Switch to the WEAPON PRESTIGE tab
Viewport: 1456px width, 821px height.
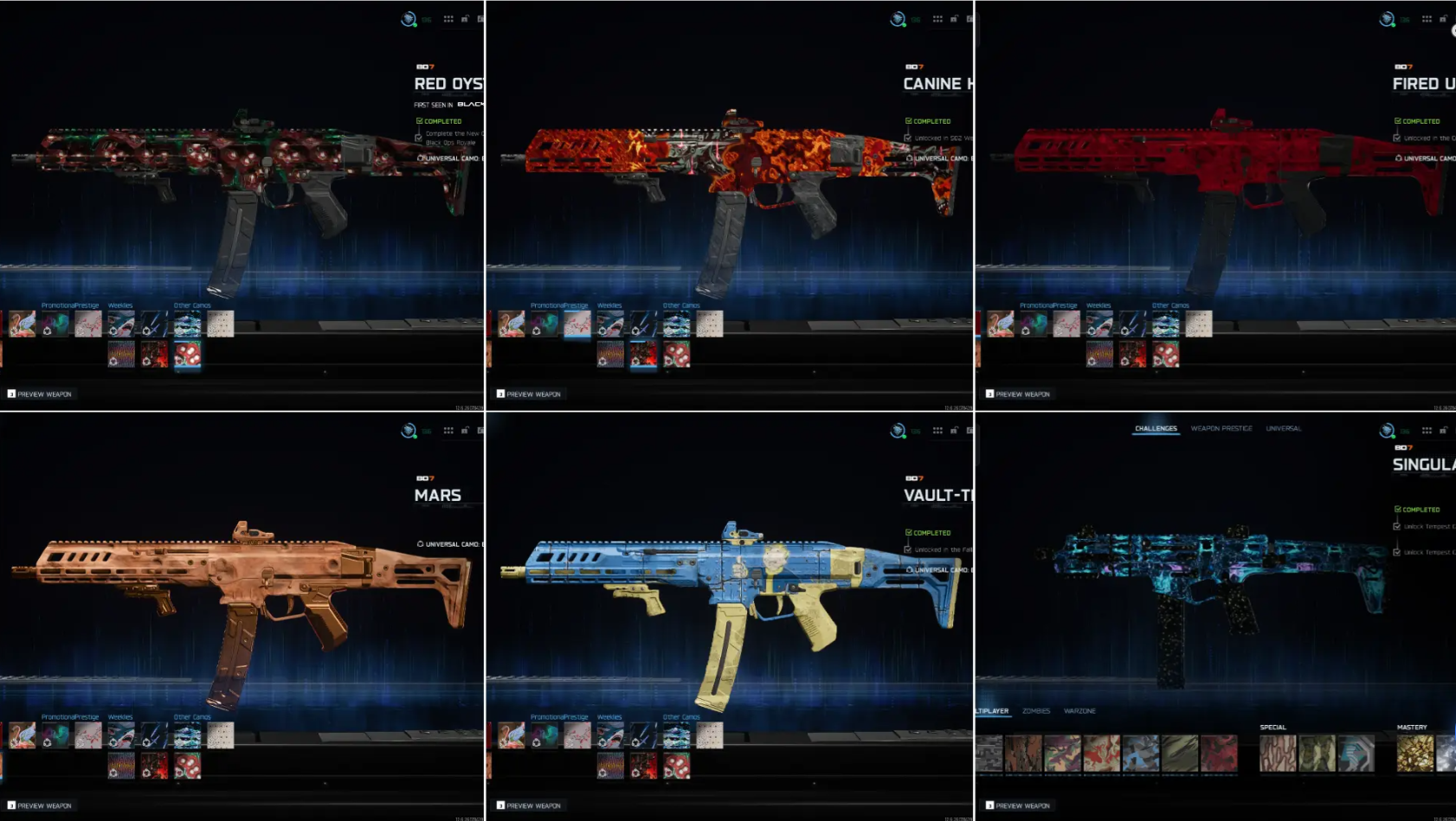pos(1223,428)
